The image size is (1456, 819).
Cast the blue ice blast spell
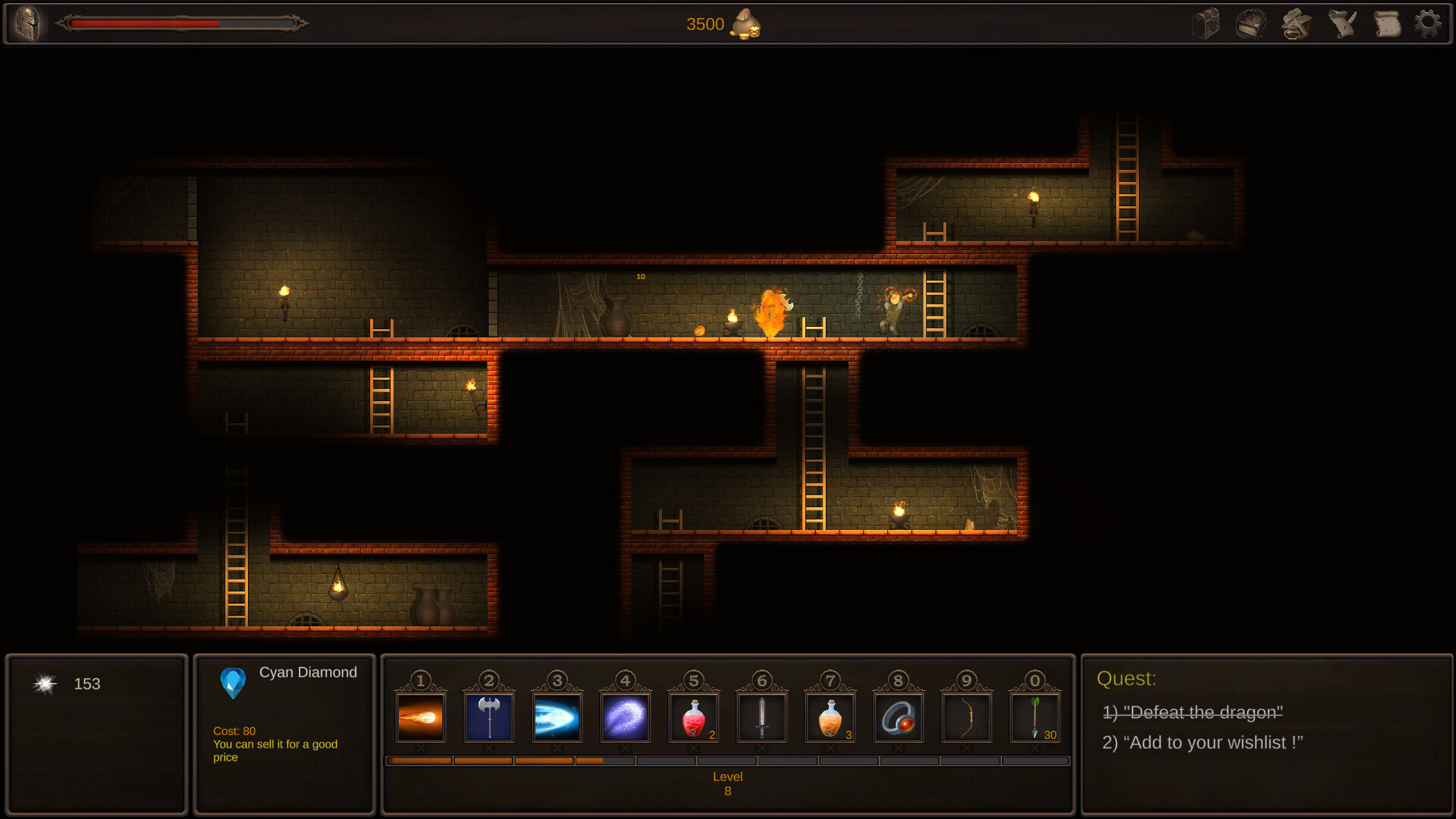[x=557, y=717]
